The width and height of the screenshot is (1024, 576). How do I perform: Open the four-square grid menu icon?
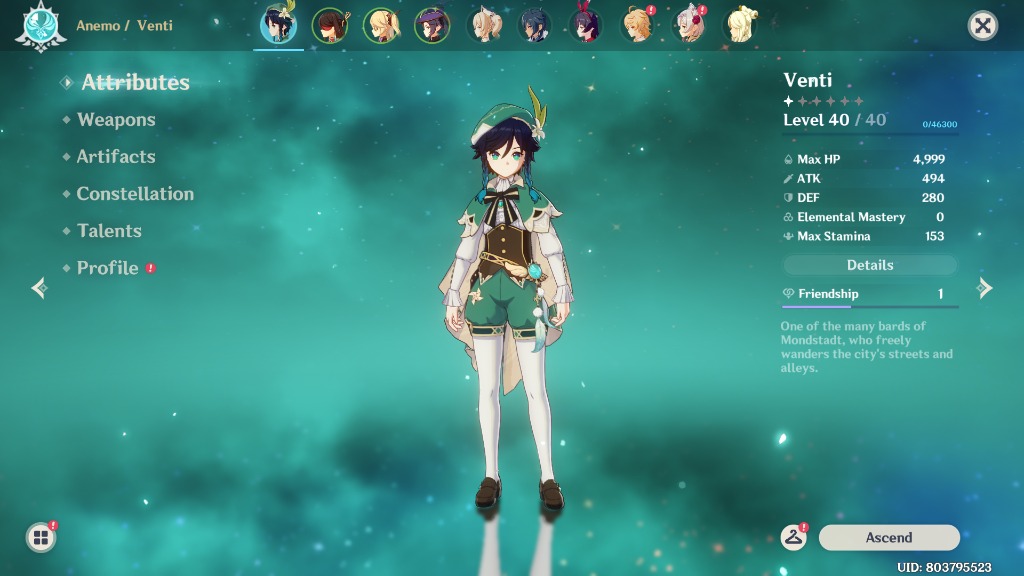pos(40,538)
